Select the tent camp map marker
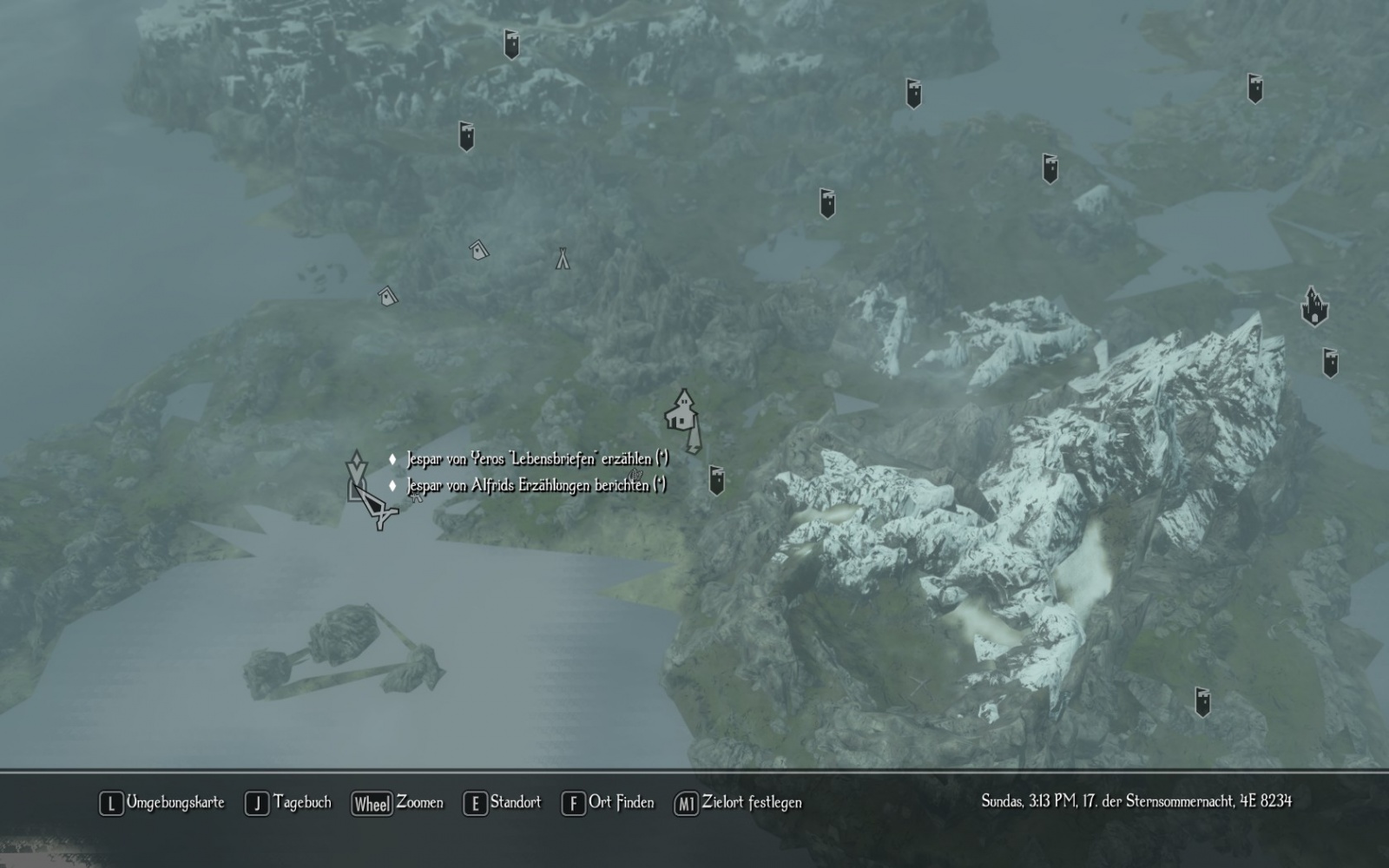The width and height of the screenshot is (1389, 868). [563, 258]
